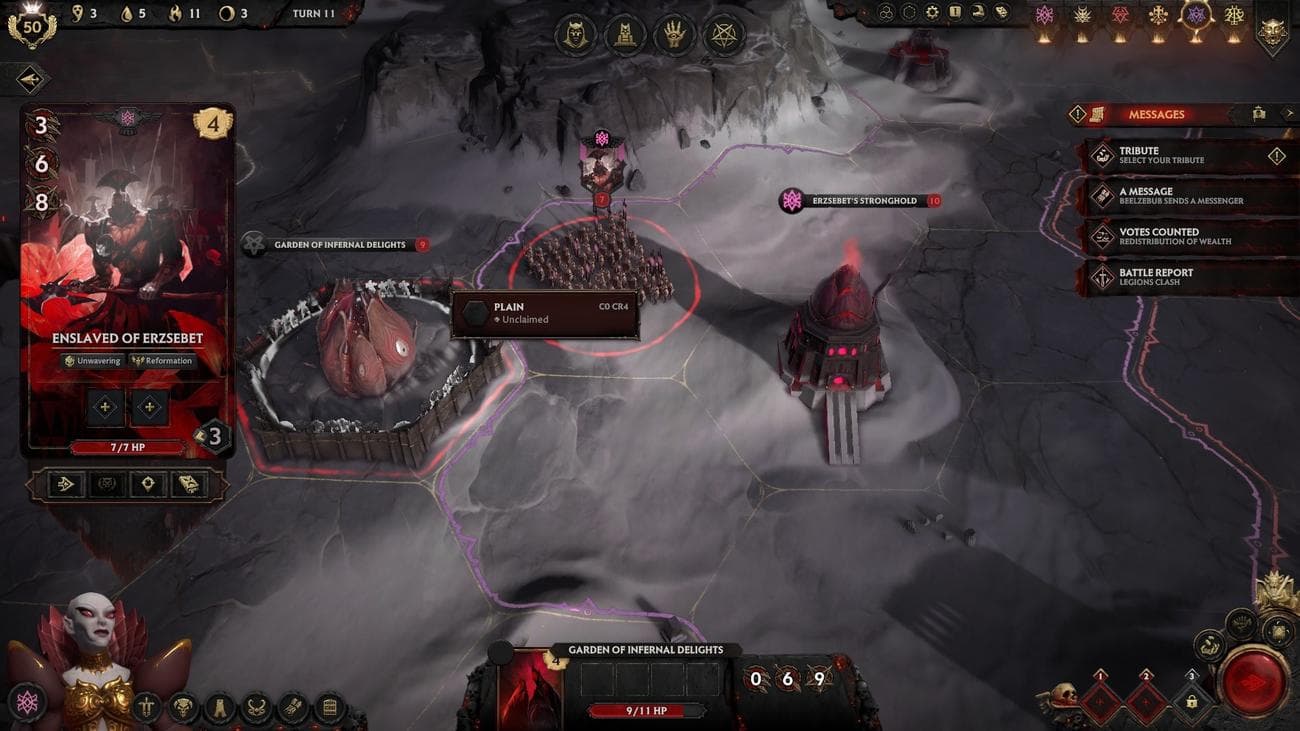1300x731 pixels.
Task: Click the open hand icon at top center
Action: (x=673, y=37)
